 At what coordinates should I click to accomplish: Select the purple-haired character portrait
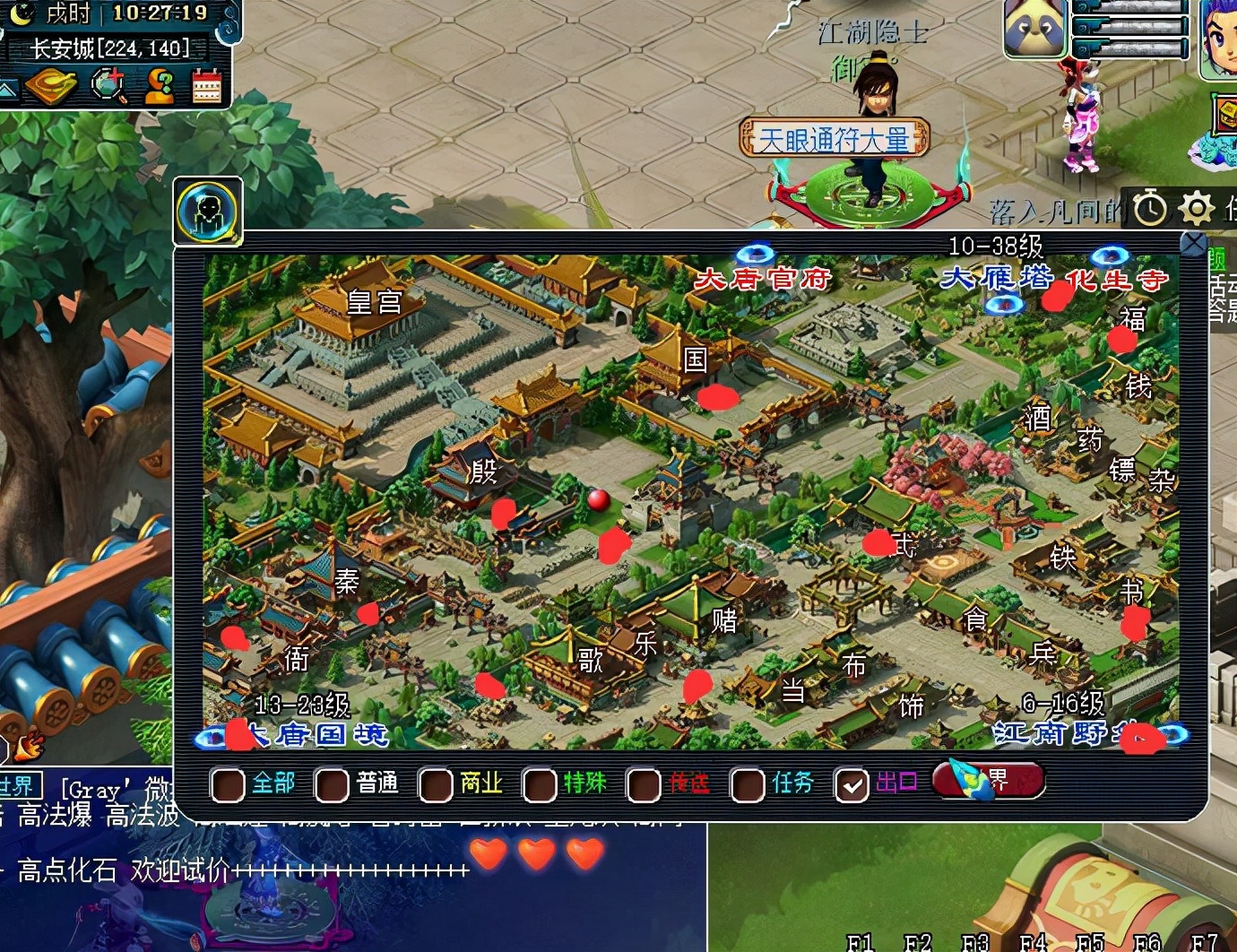1220,36
